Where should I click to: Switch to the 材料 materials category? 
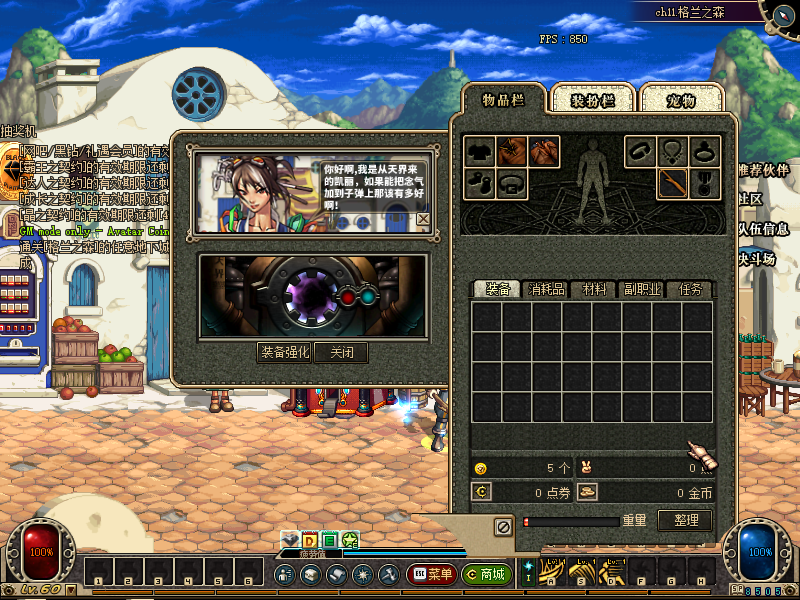coord(594,289)
